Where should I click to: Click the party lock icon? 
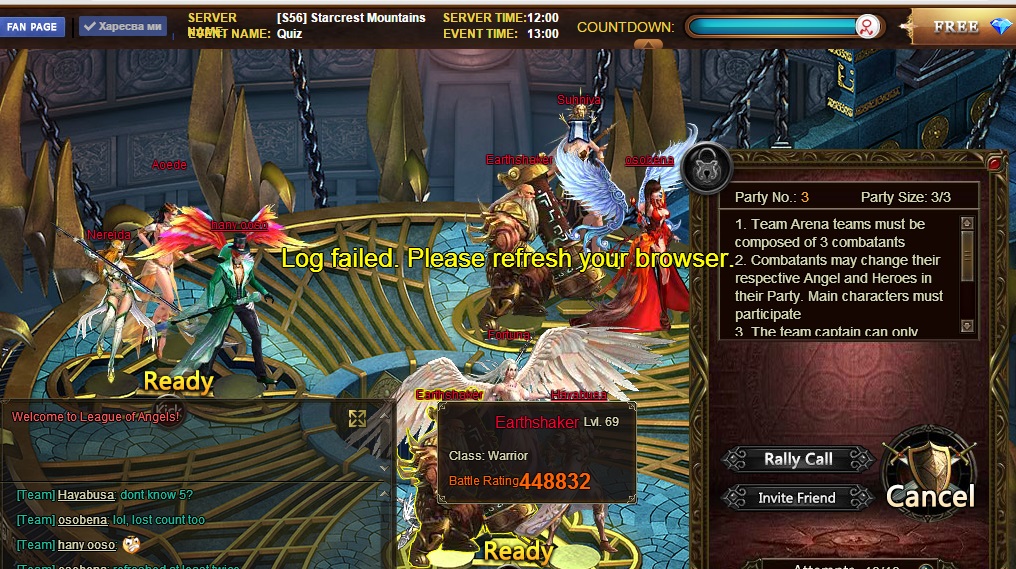tap(706, 167)
